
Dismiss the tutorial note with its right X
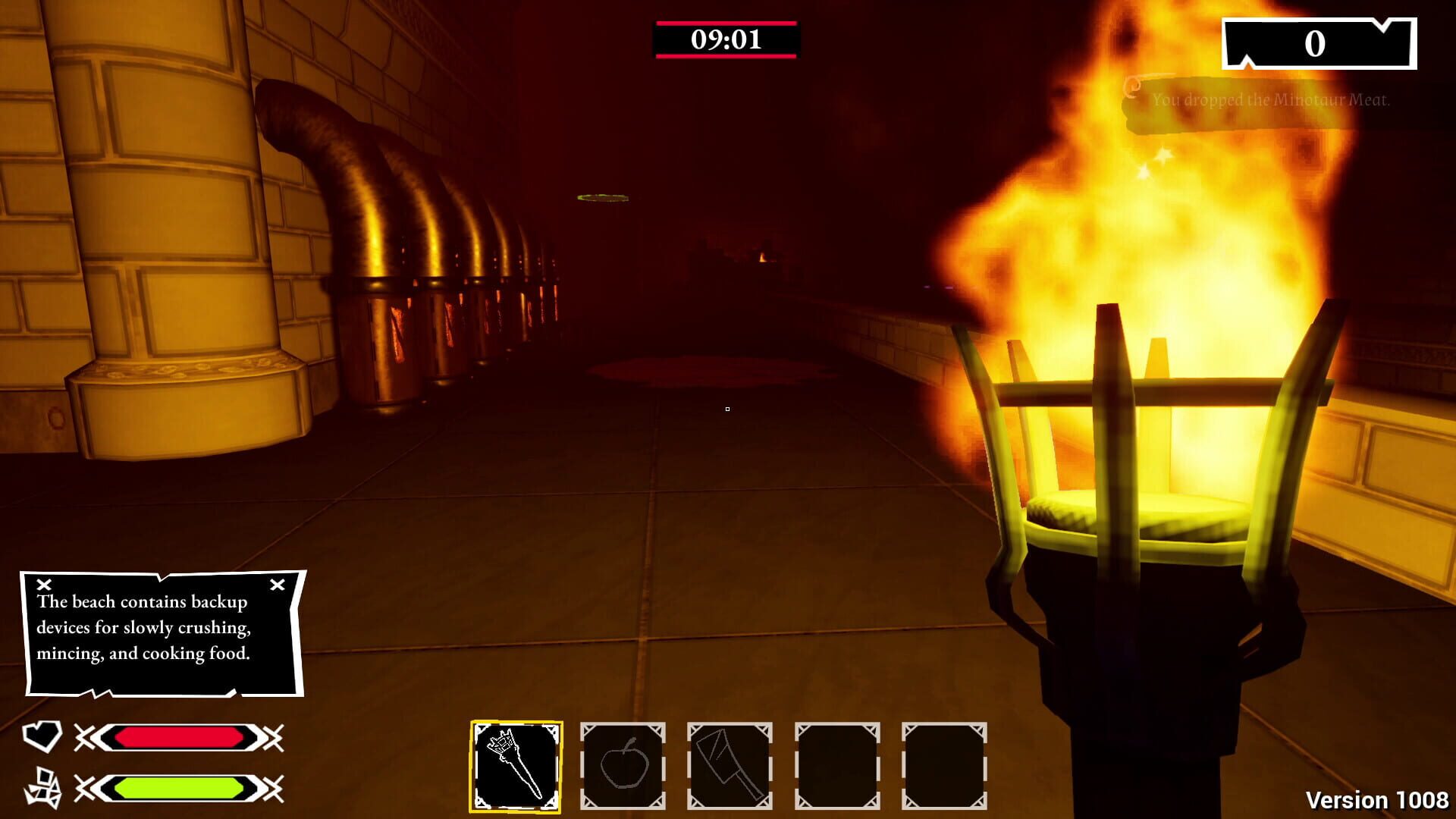276,583
